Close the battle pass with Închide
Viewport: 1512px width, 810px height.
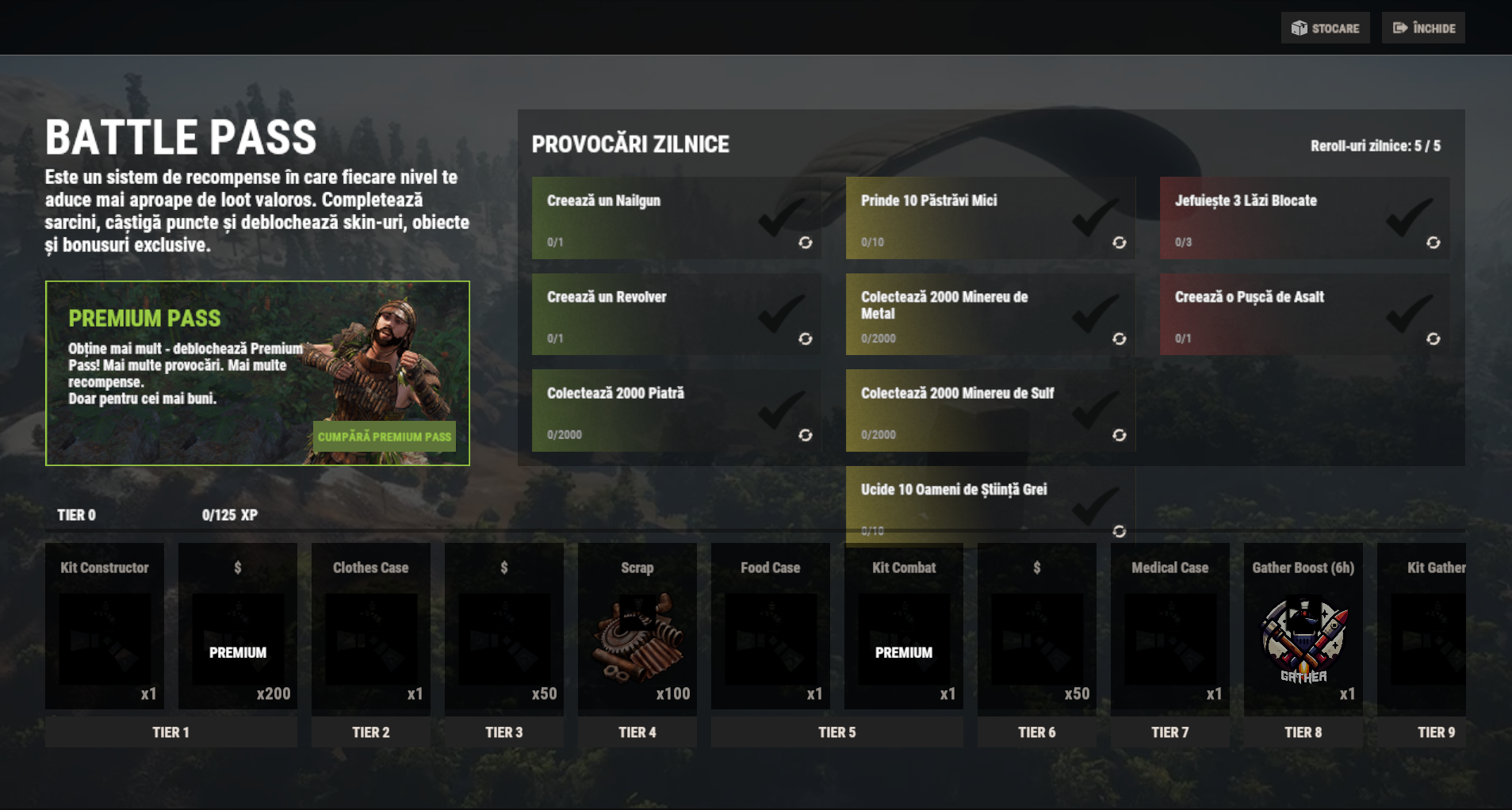(1423, 29)
